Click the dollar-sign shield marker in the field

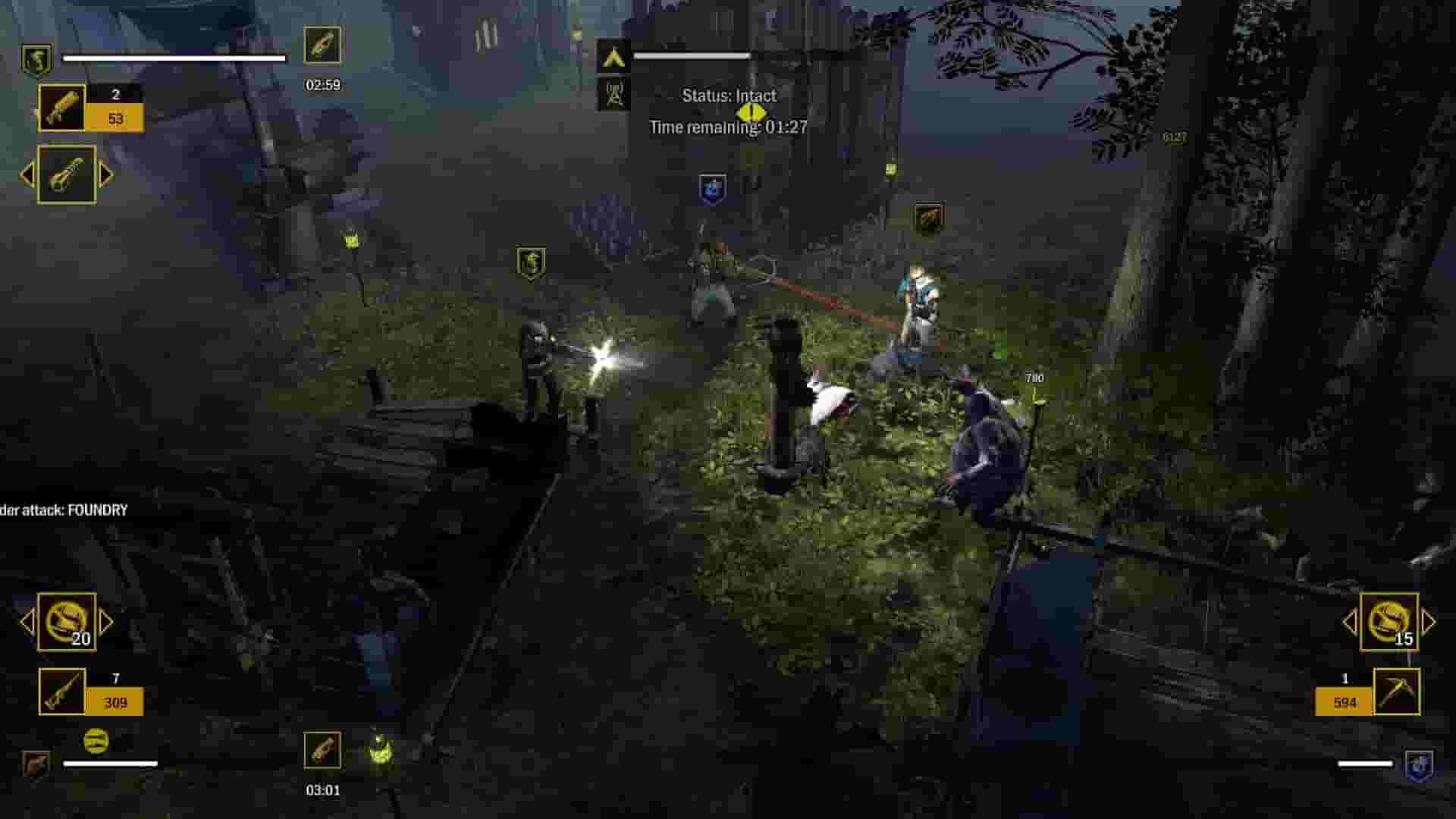click(529, 262)
